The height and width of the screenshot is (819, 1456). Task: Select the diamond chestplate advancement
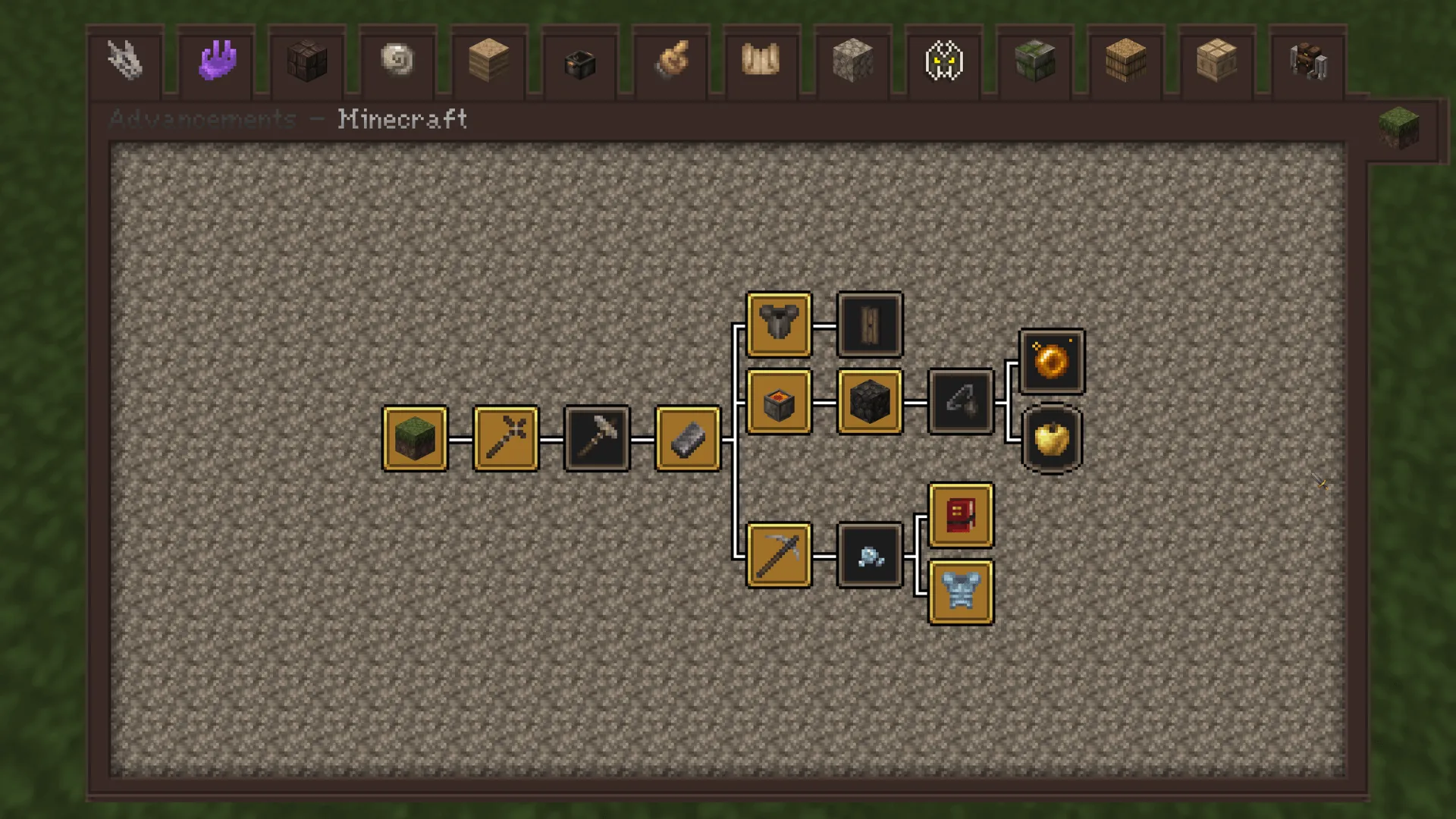[x=961, y=592]
